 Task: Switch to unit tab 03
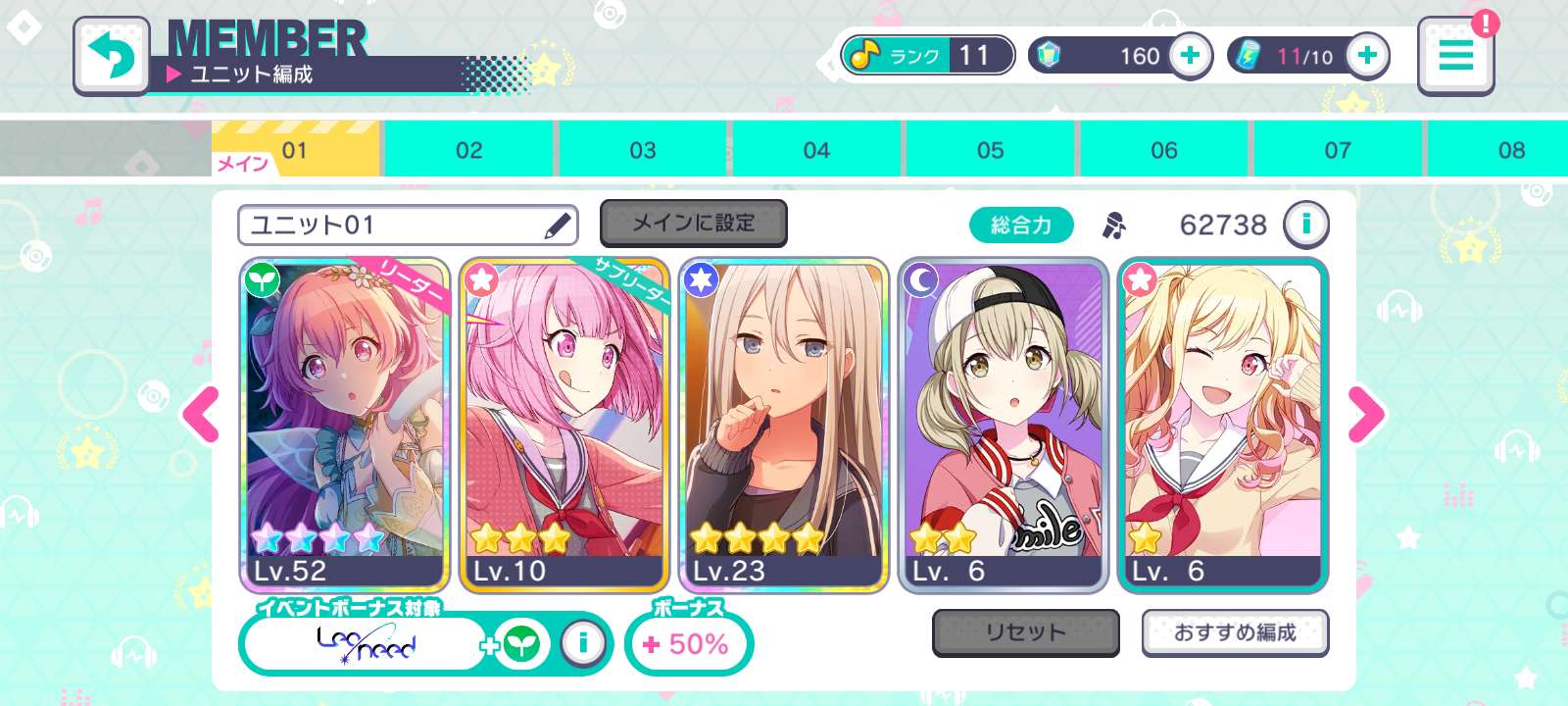pos(643,150)
